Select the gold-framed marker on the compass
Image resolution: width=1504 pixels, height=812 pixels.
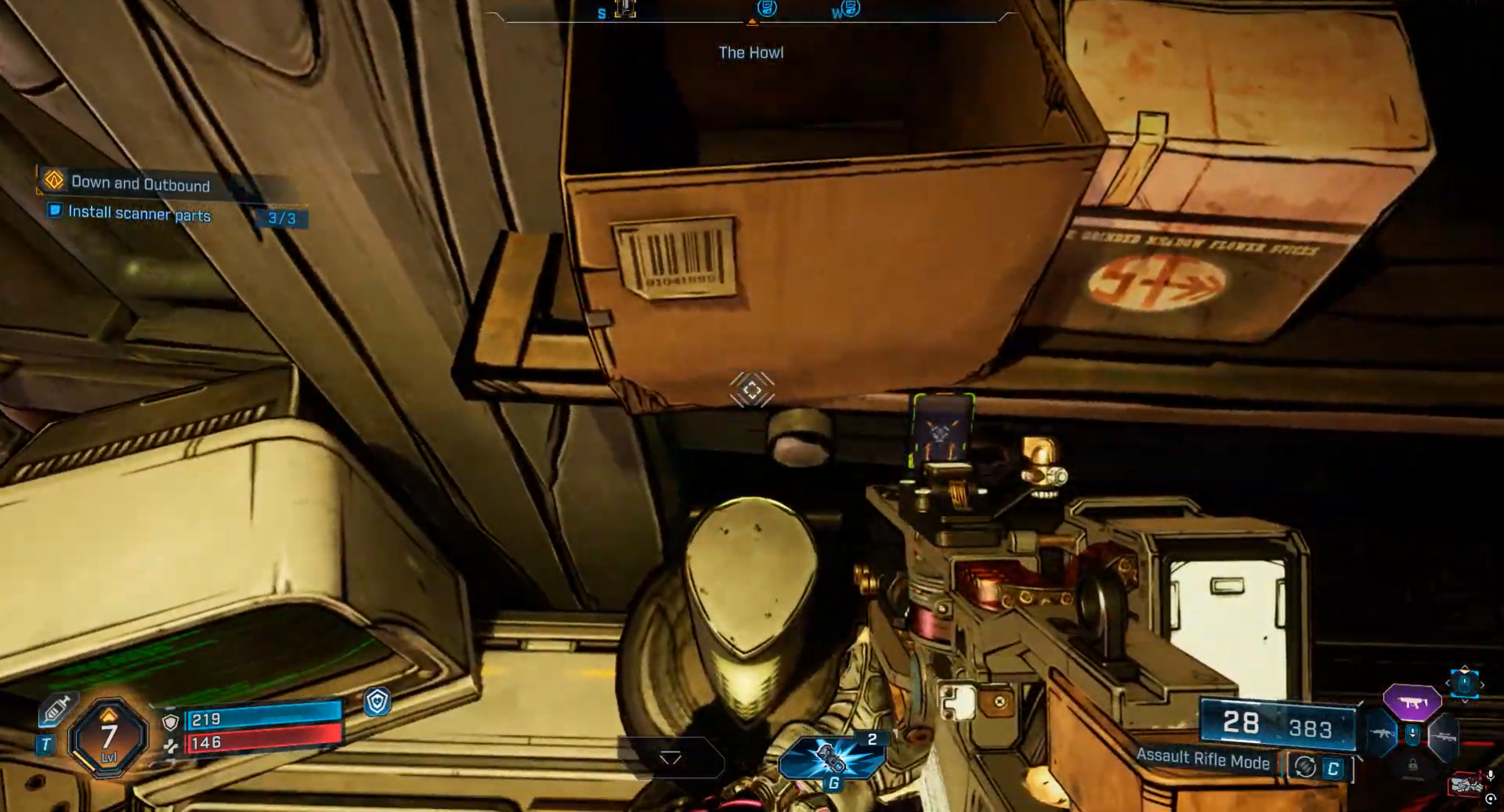point(625,9)
